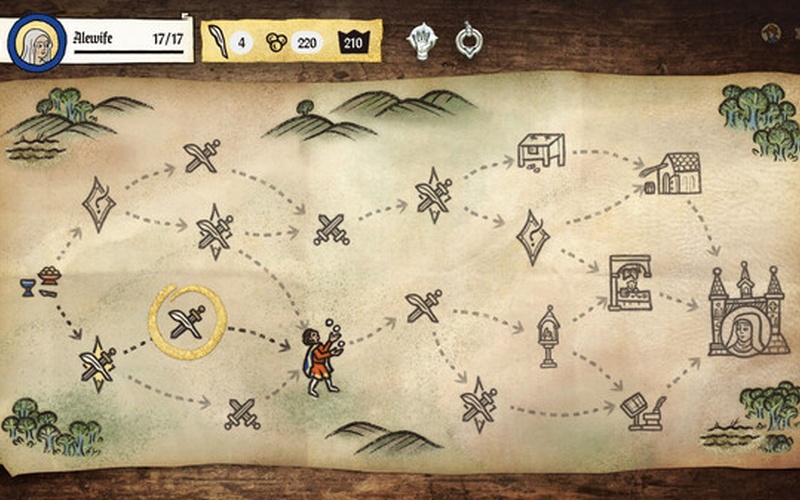The width and height of the screenshot is (800, 500).
Task: Choose the wayside shrine node
Action: (x=548, y=334)
